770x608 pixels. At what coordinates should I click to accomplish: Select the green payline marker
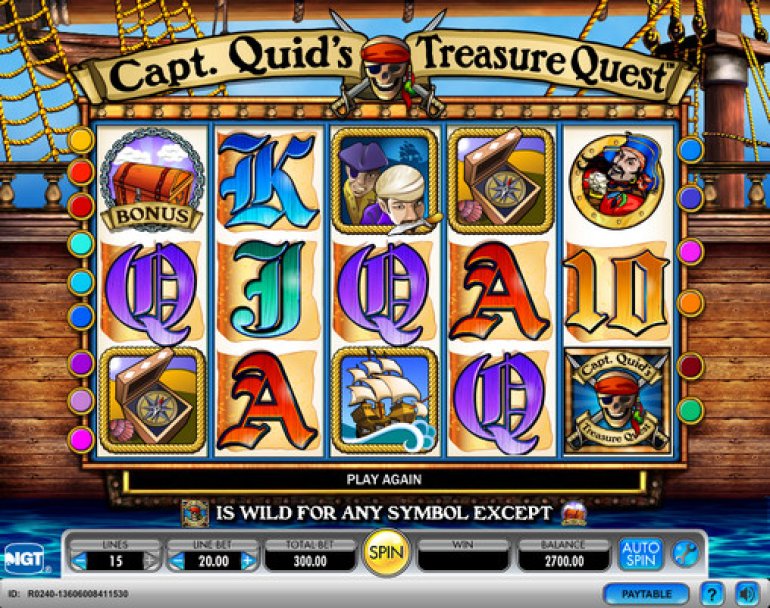[691, 410]
